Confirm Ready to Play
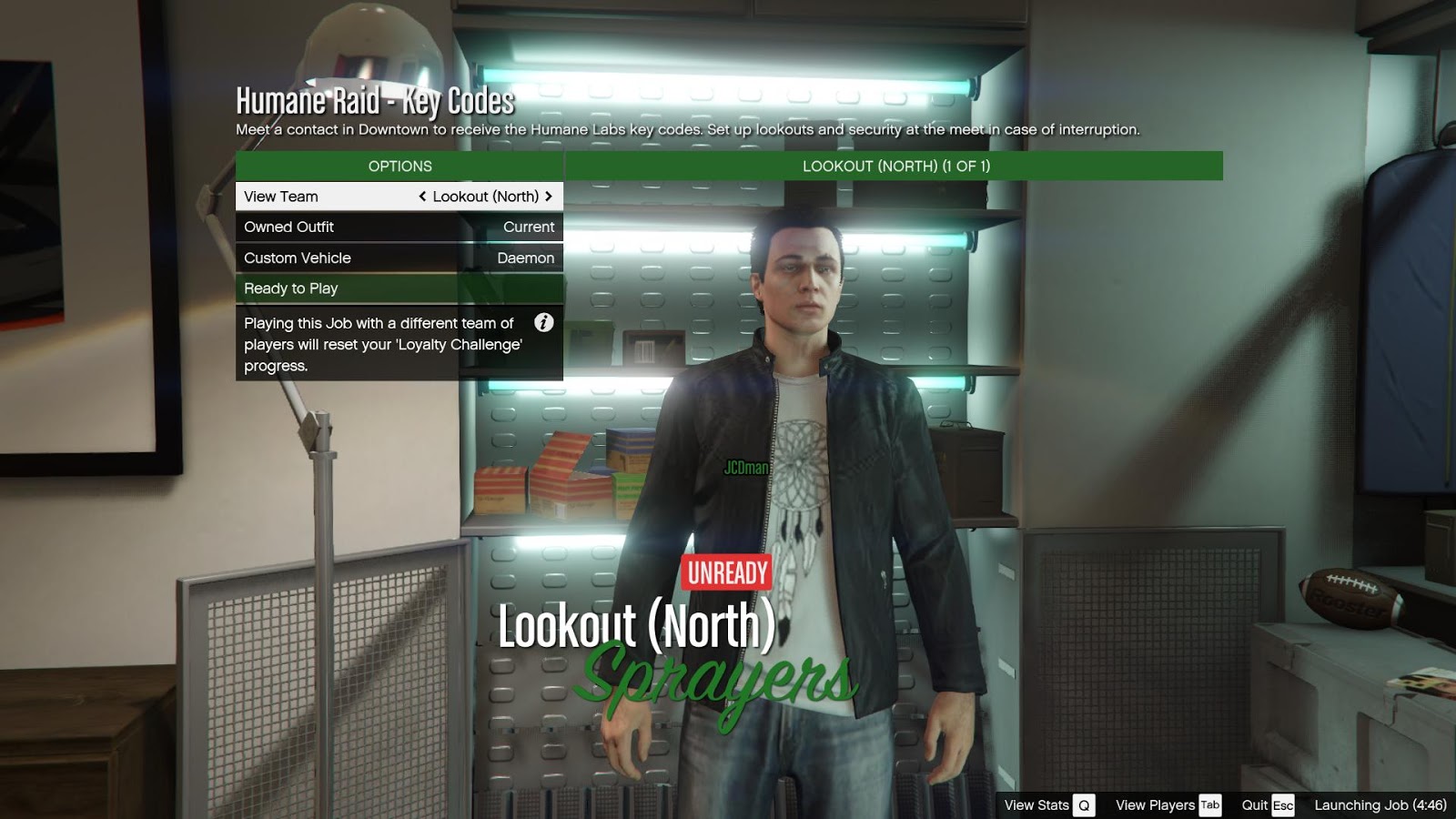Image resolution: width=1456 pixels, height=819 pixels. point(399,288)
